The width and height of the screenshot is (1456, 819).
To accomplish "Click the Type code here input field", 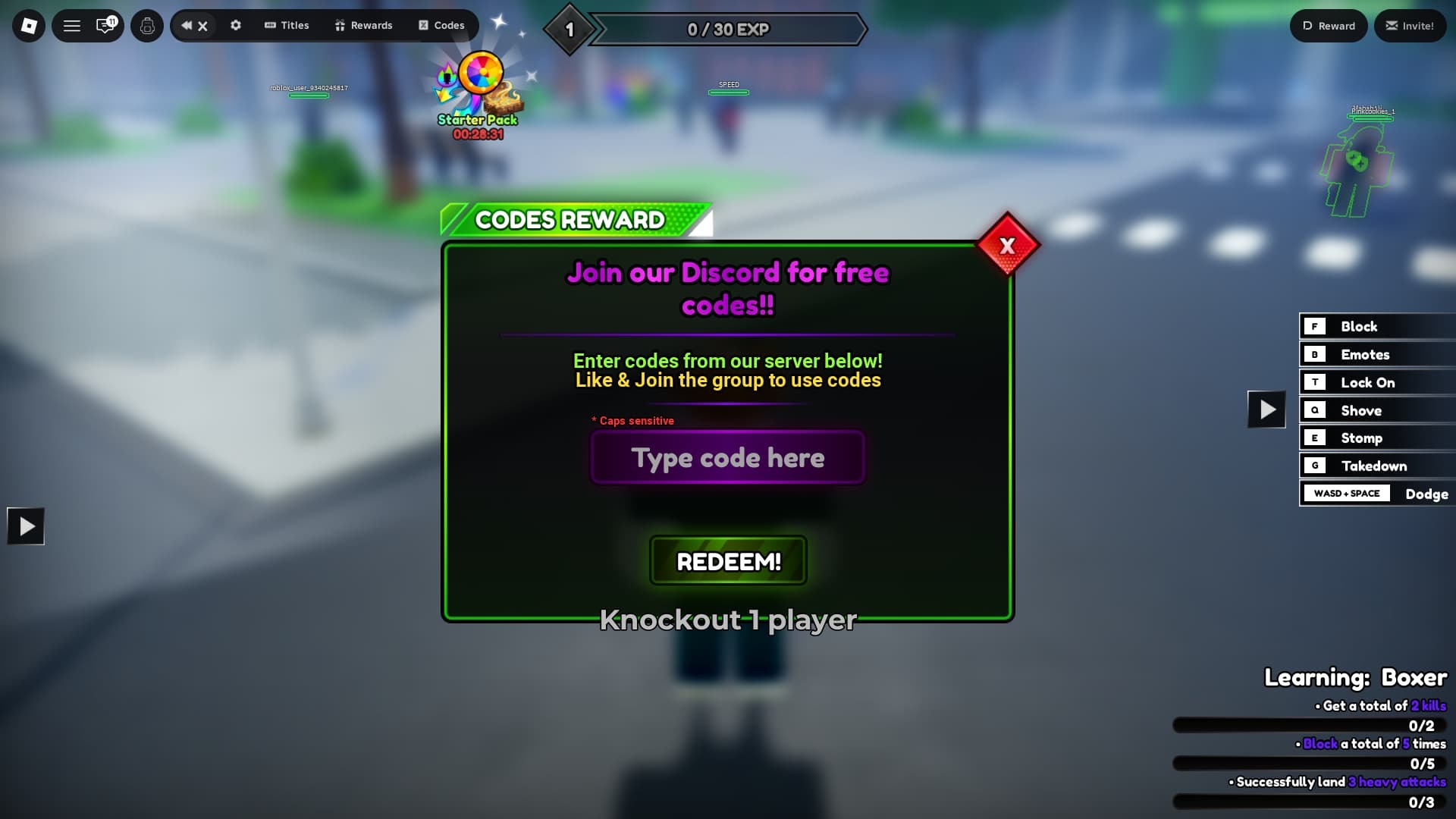I will pyautogui.click(x=727, y=457).
